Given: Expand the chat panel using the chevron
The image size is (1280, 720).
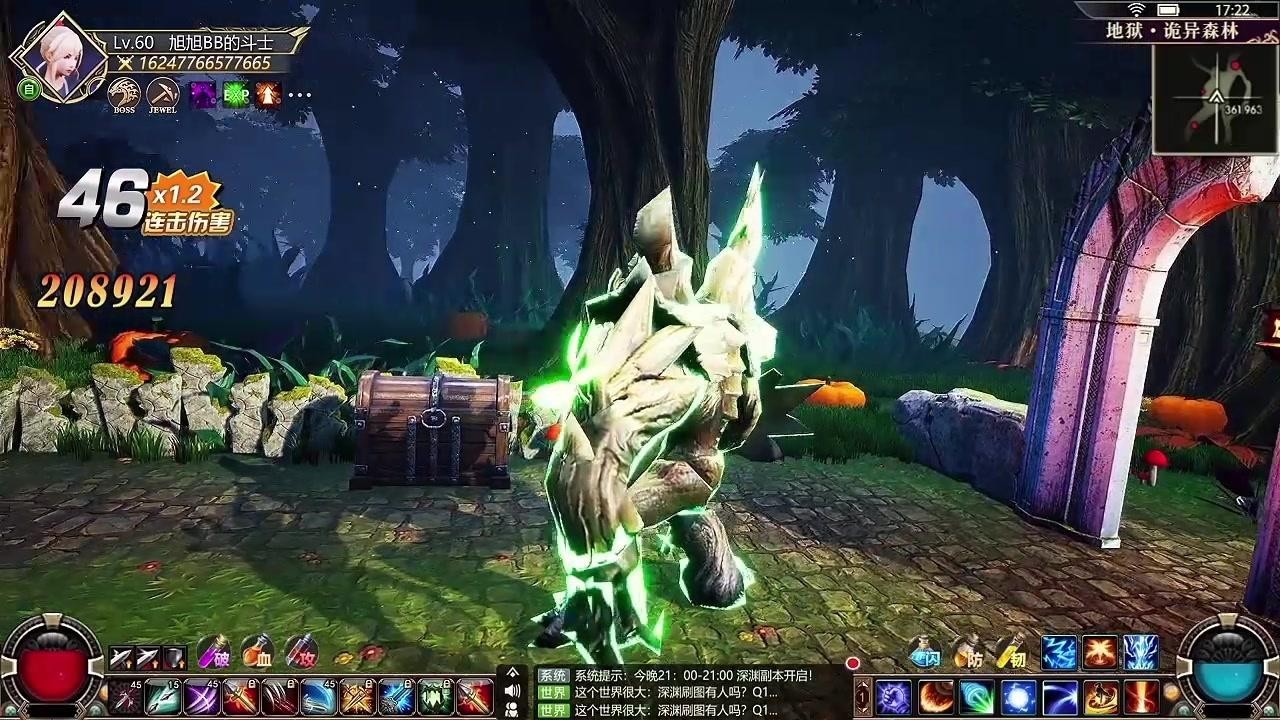Looking at the screenshot, I should coord(513,671).
